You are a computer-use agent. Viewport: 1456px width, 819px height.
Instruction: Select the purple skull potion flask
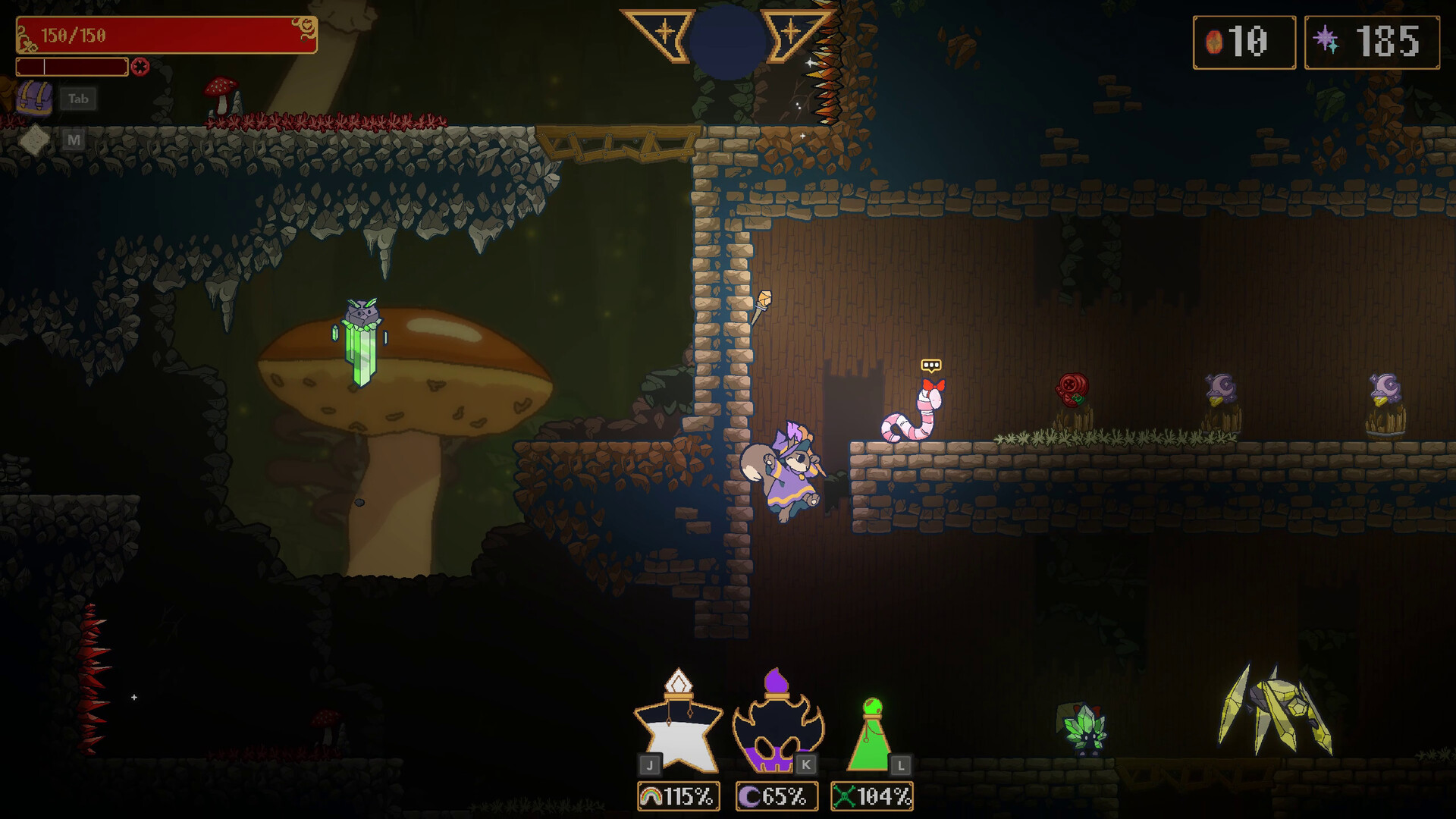777,724
